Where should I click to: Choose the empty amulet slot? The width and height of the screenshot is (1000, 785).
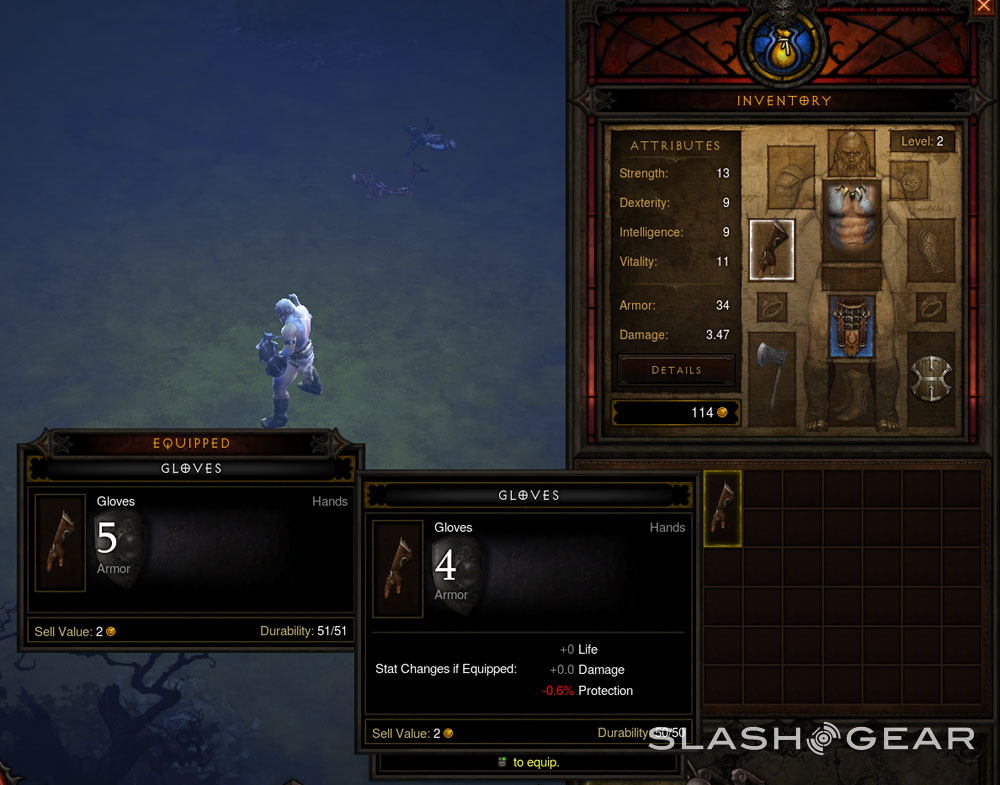910,180
